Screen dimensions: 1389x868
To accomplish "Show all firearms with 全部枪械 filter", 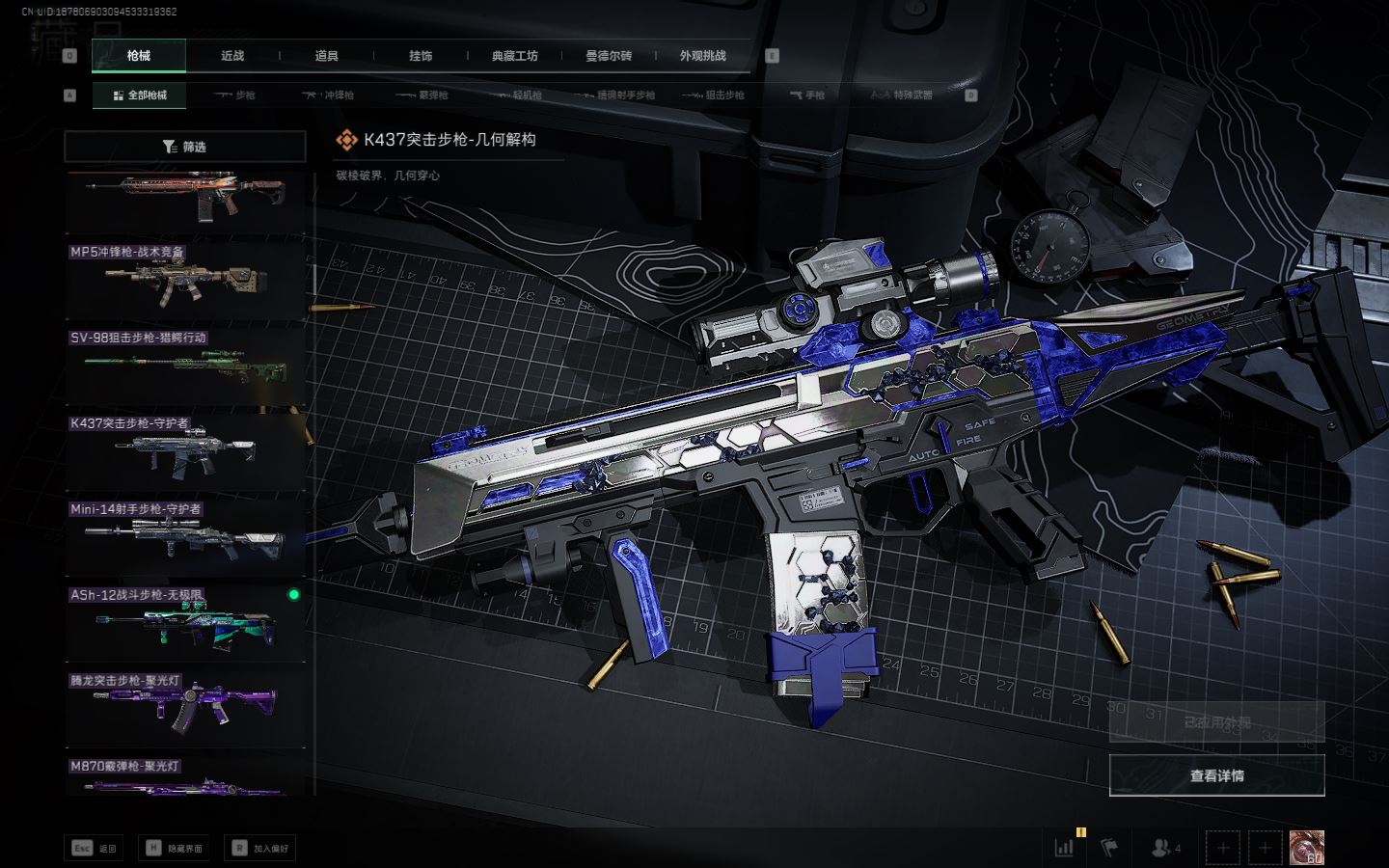I will tap(140, 95).
